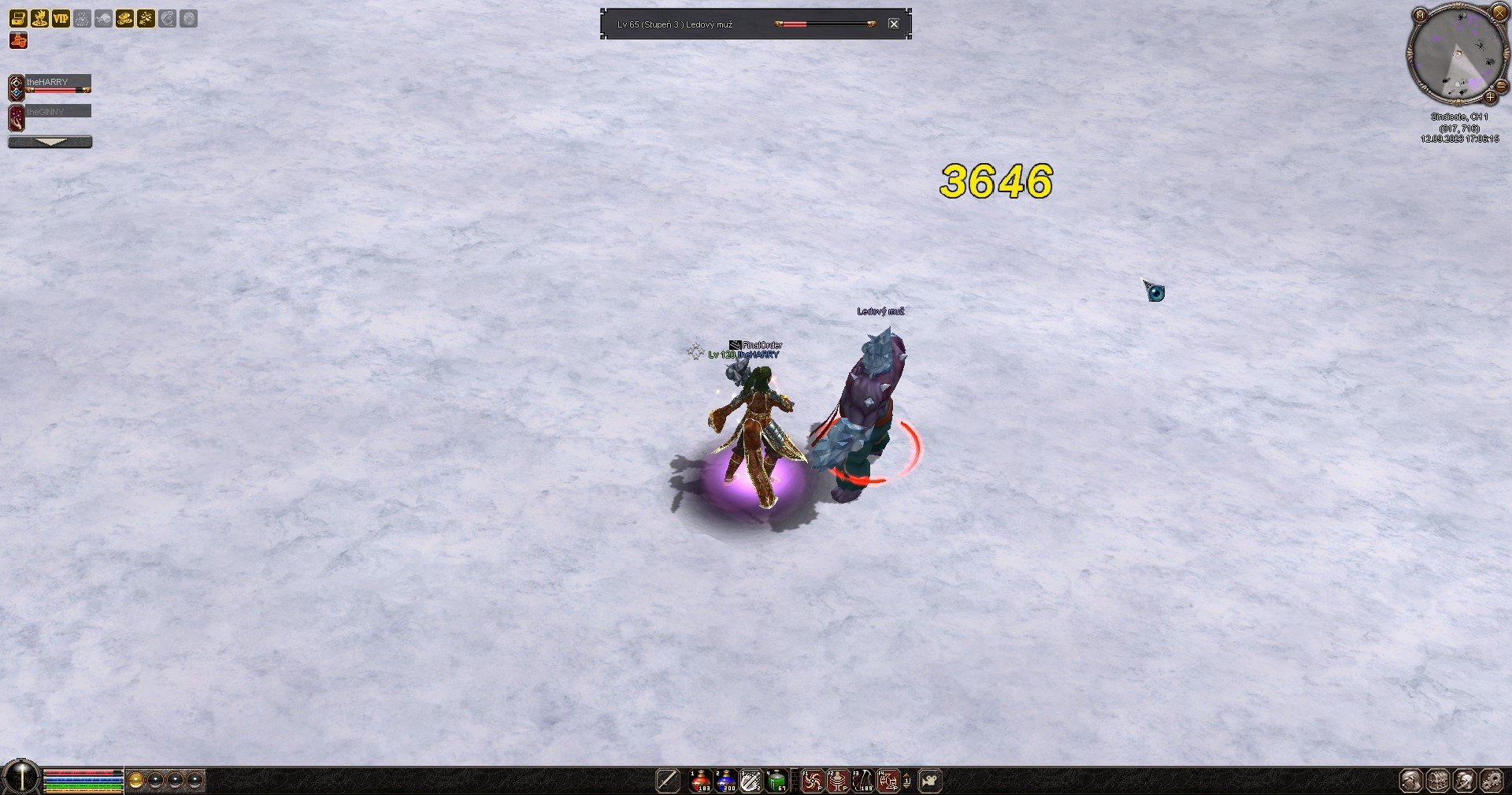Screen dimensions: 1512x795
Task: Open the gear settings menu
Action: [x=1492, y=781]
